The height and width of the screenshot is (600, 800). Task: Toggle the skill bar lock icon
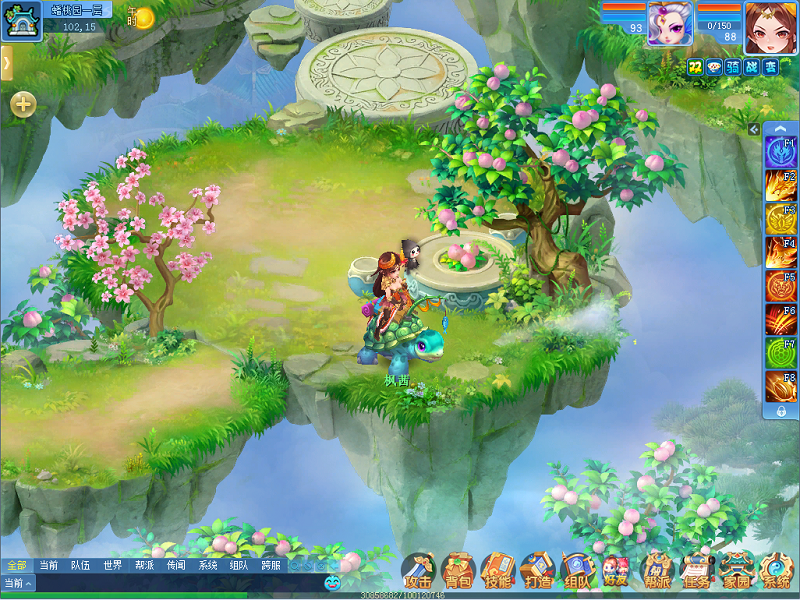pos(781,410)
